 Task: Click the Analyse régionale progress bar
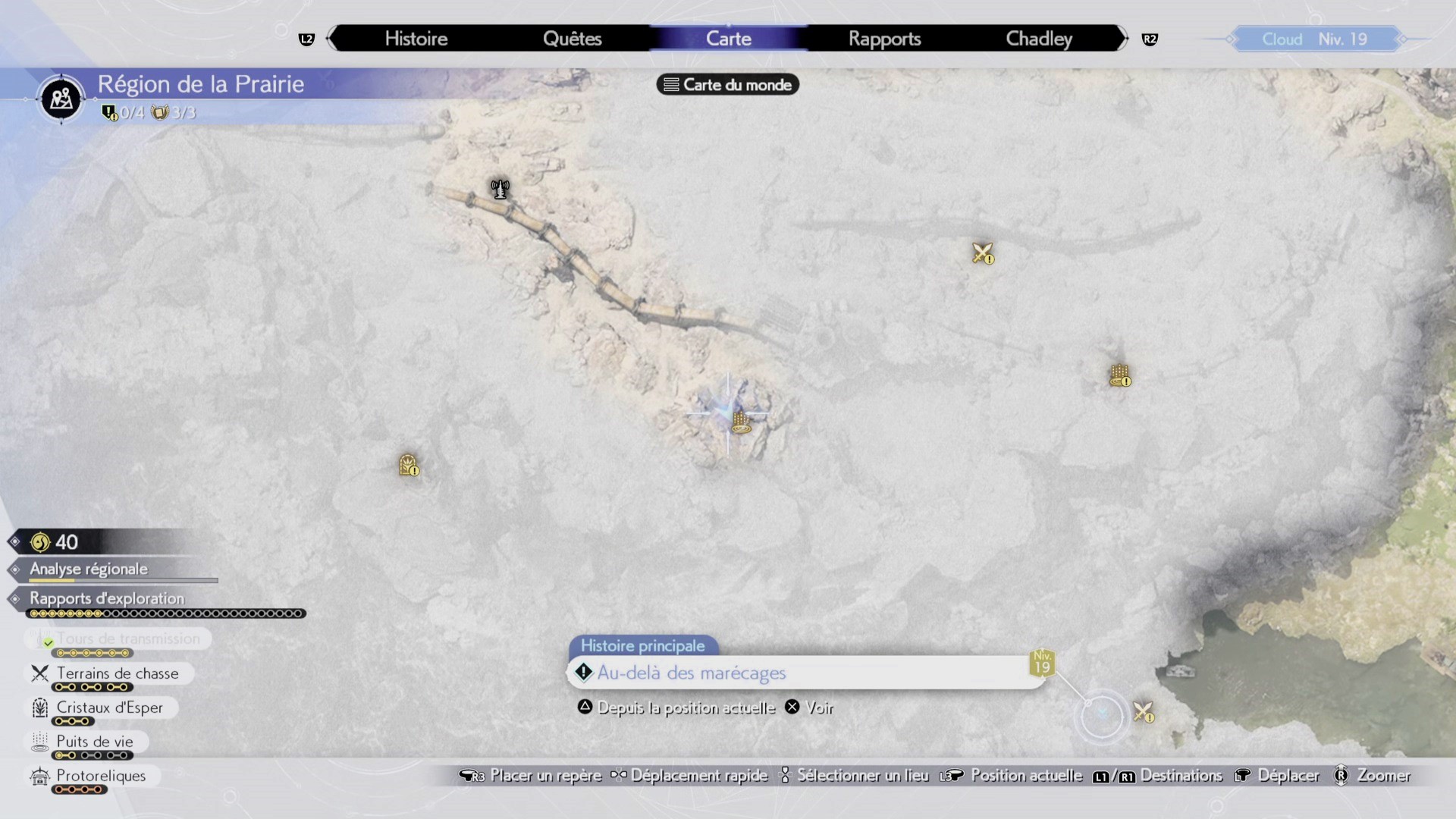point(121,581)
